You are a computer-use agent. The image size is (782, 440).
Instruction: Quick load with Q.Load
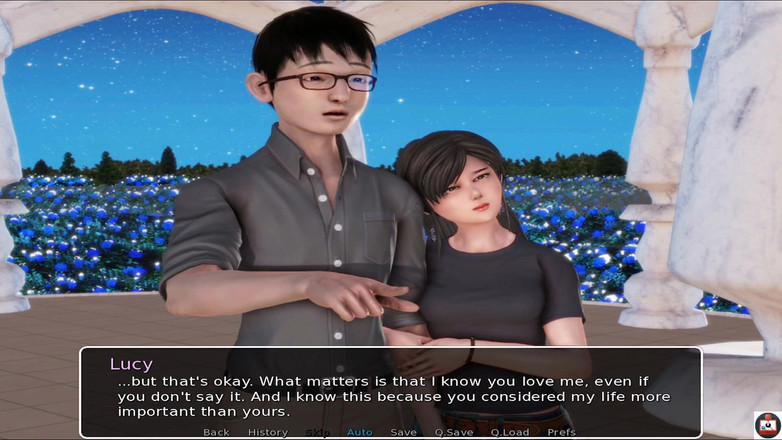[509, 432]
